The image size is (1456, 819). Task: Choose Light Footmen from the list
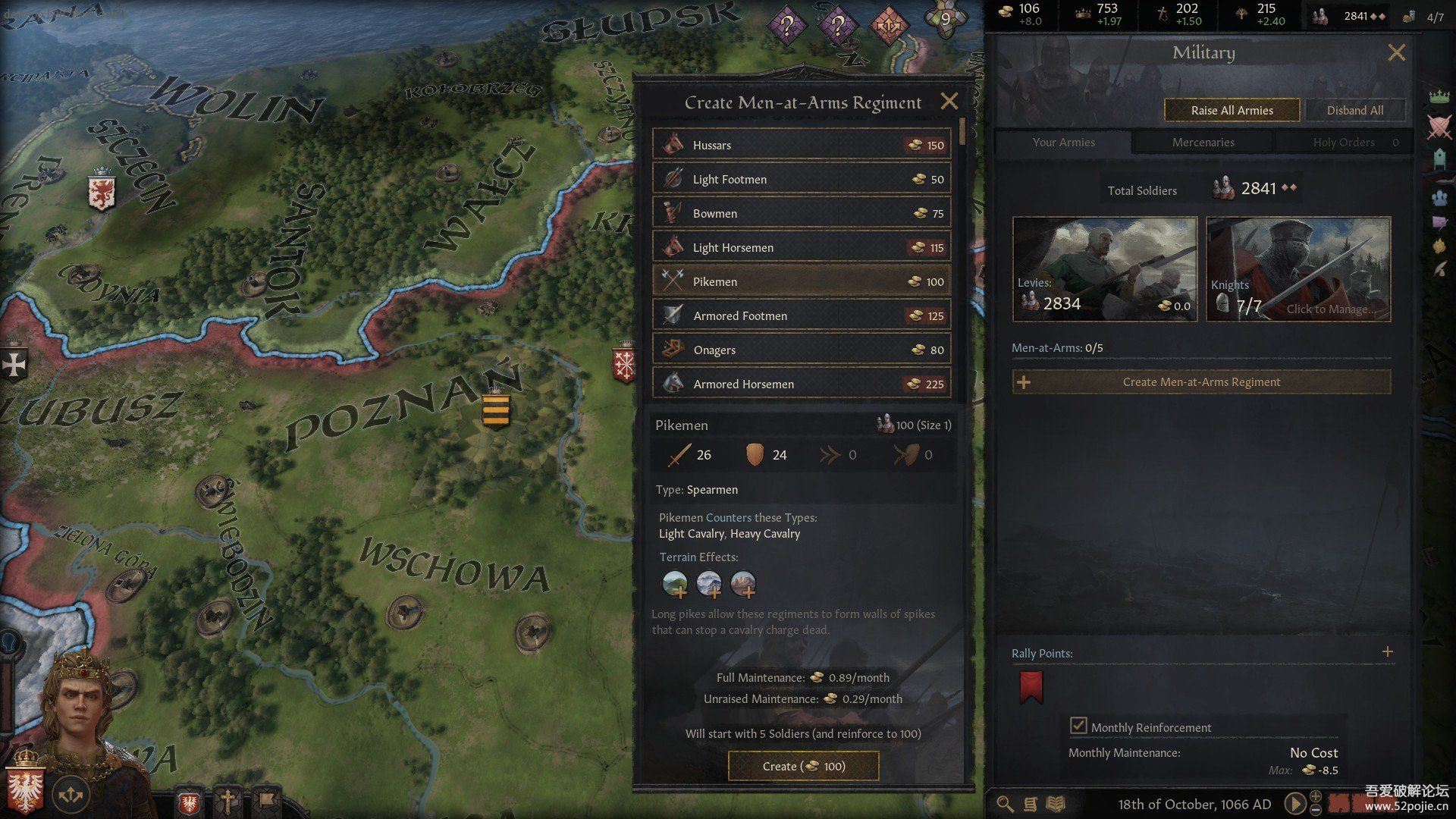click(802, 179)
